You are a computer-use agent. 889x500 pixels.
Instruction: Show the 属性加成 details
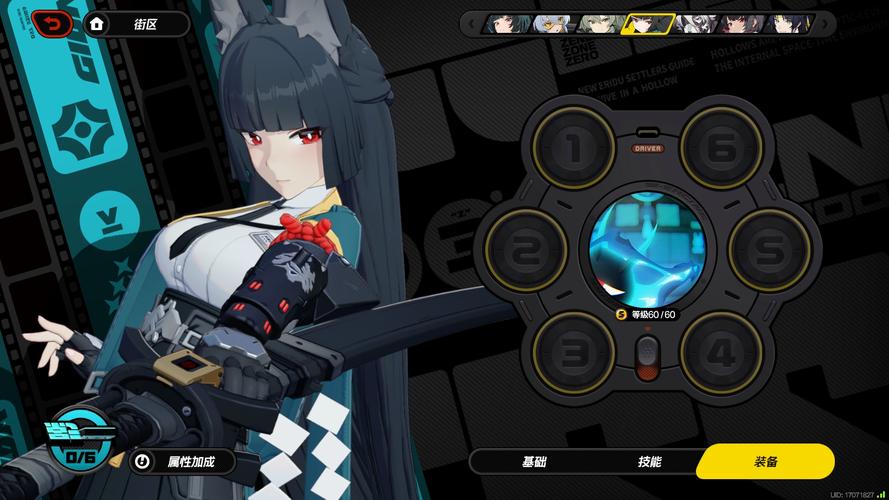coord(186,462)
